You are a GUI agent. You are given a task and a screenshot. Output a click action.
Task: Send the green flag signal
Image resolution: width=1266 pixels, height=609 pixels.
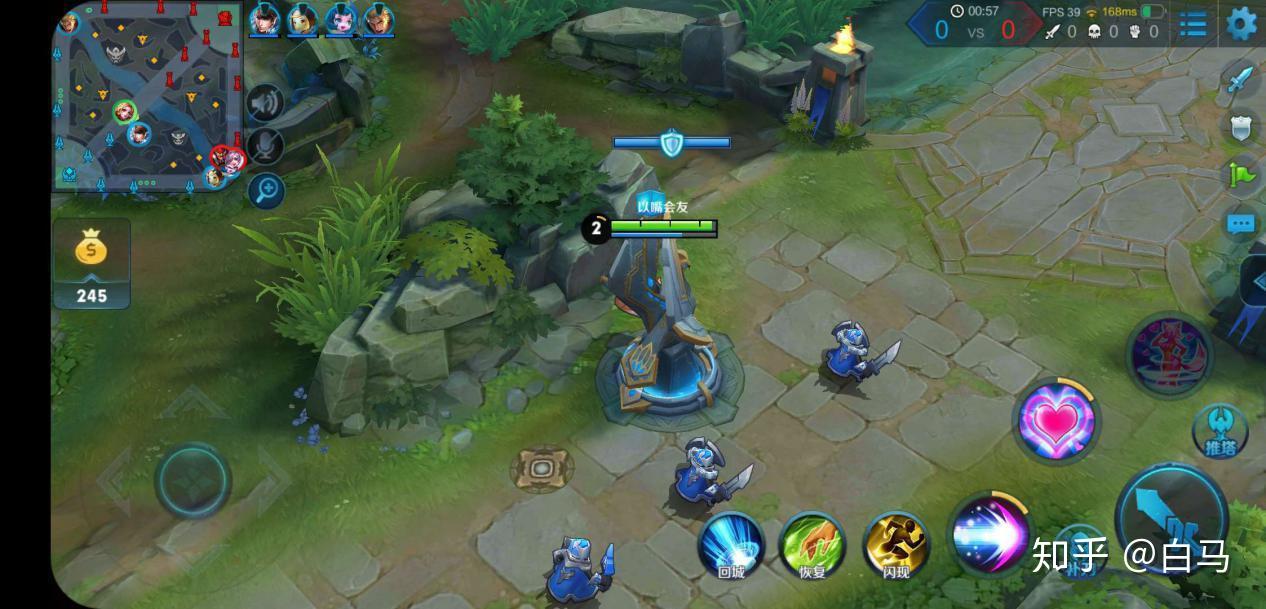[x=1241, y=176]
